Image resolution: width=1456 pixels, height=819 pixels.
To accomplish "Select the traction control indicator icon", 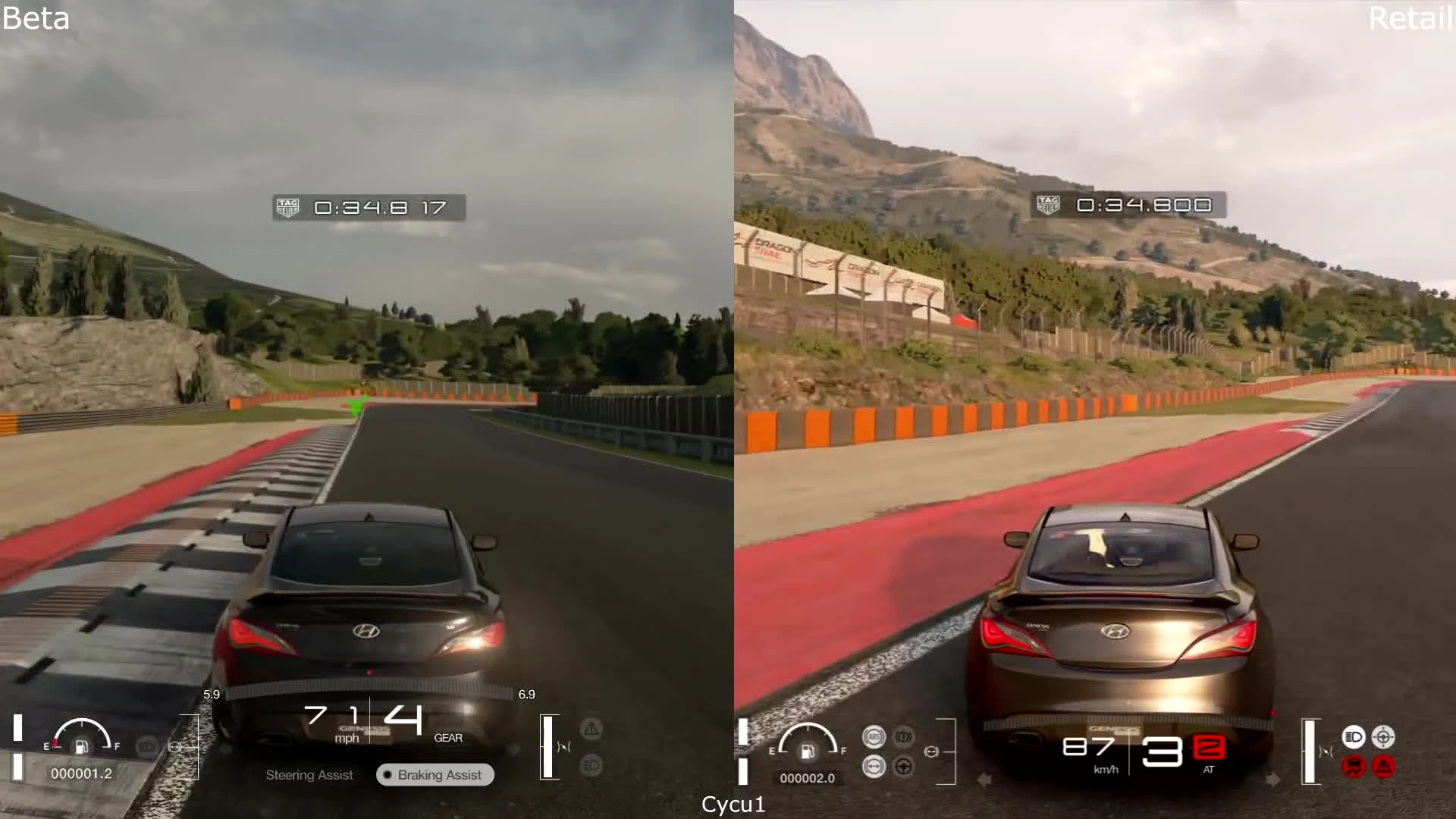I will tap(874, 766).
